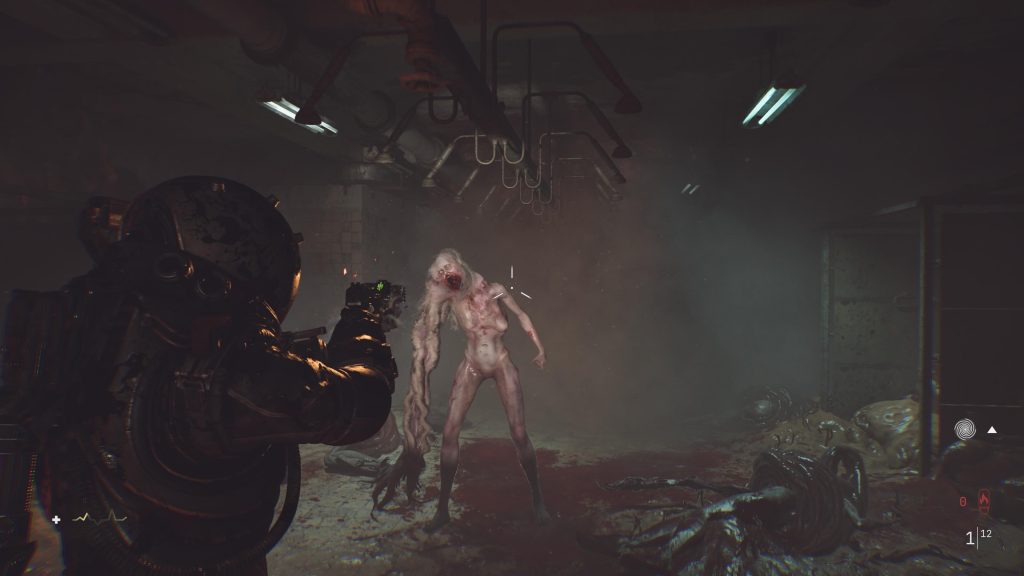Click the white upward triangle indicator

click(993, 430)
